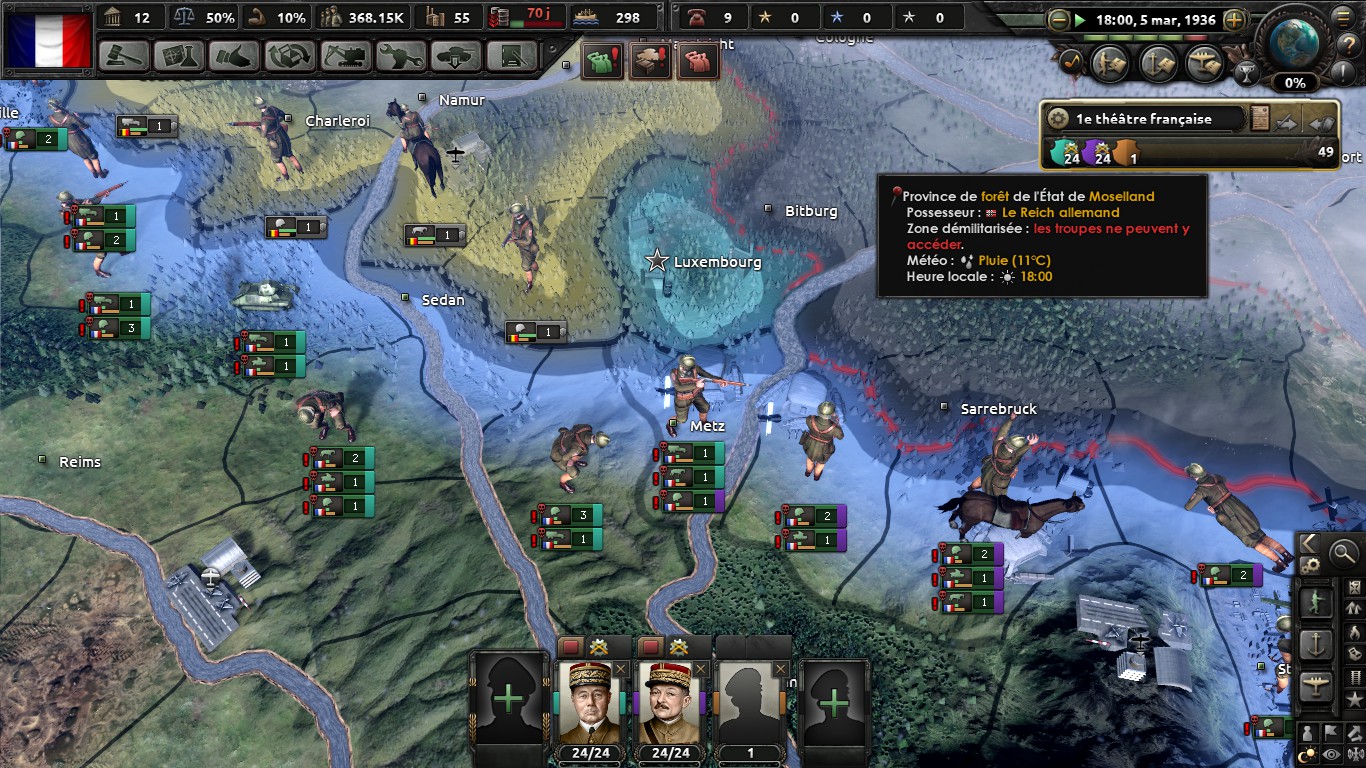Select the first general's portrait
The width and height of the screenshot is (1366, 768).
point(589,699)
